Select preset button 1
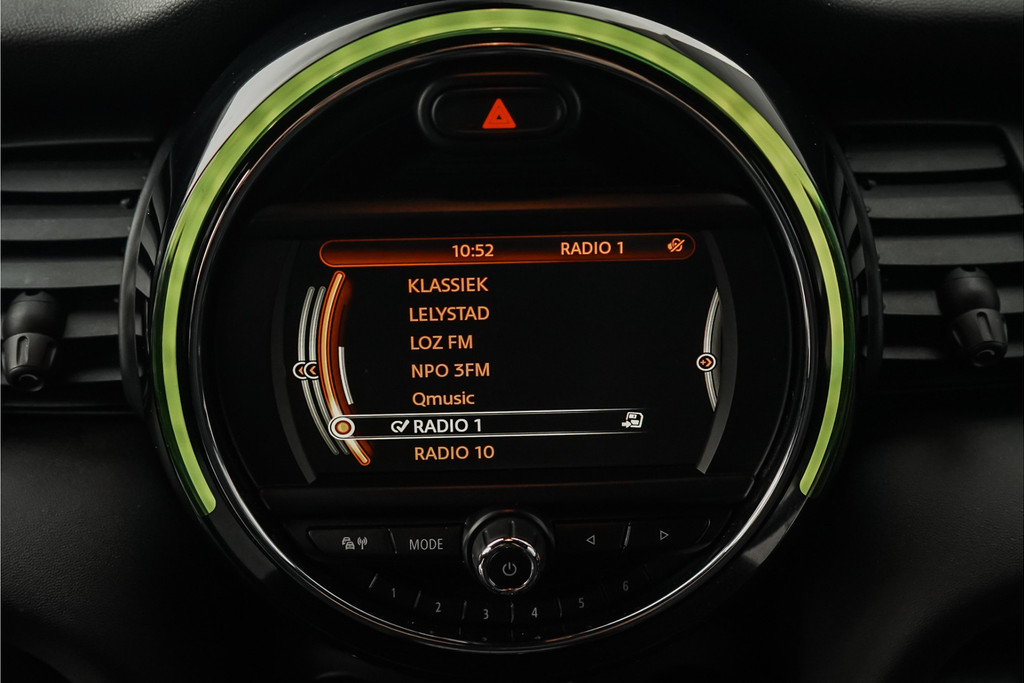The image size is (1024, 683). coord(393,593)
